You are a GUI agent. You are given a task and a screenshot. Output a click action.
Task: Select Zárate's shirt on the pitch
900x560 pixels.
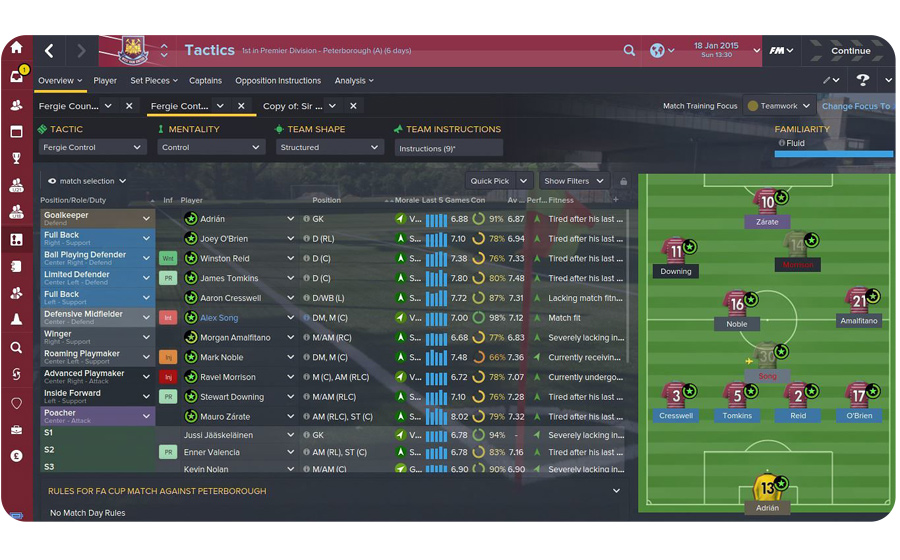pyautogui.click(x=767, y=203)
